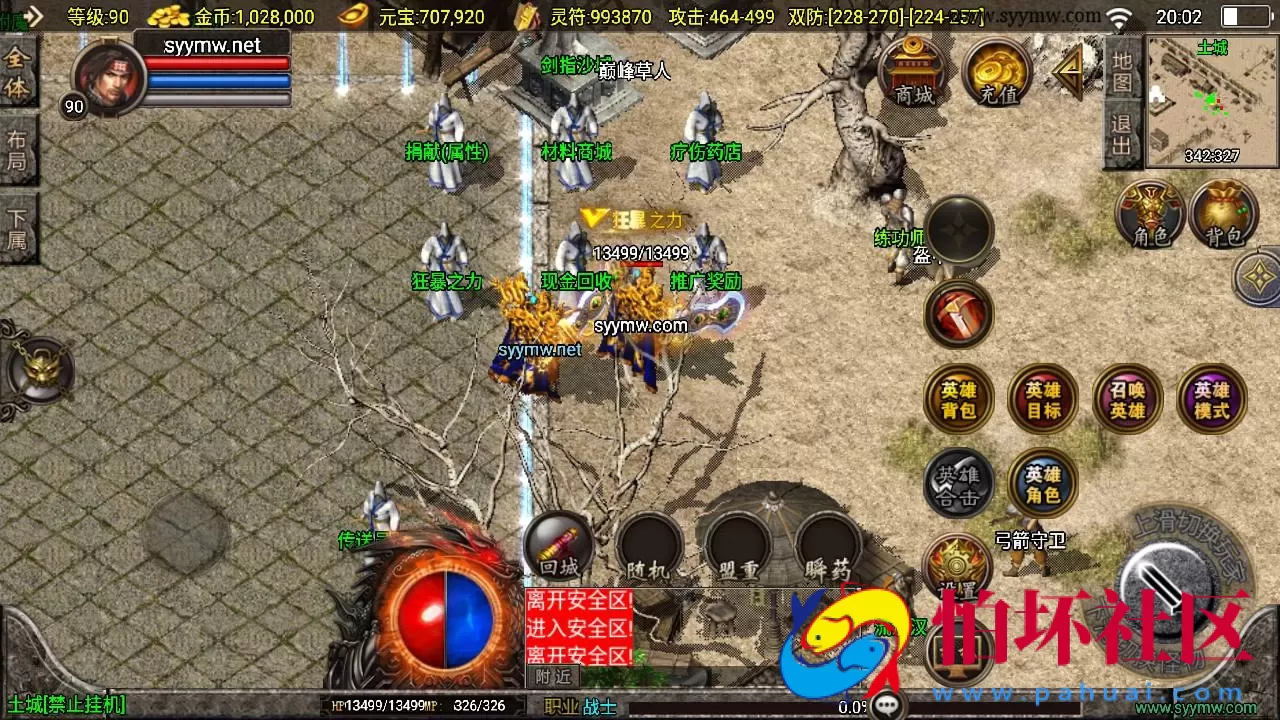Open the 充值 recharge icon
This screenshot has height=720, width=1280.
[997, 75]
